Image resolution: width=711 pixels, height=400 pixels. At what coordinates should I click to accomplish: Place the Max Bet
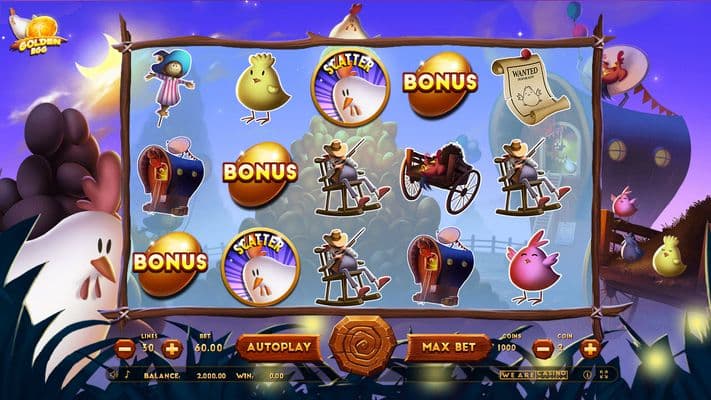coord(447,347)
